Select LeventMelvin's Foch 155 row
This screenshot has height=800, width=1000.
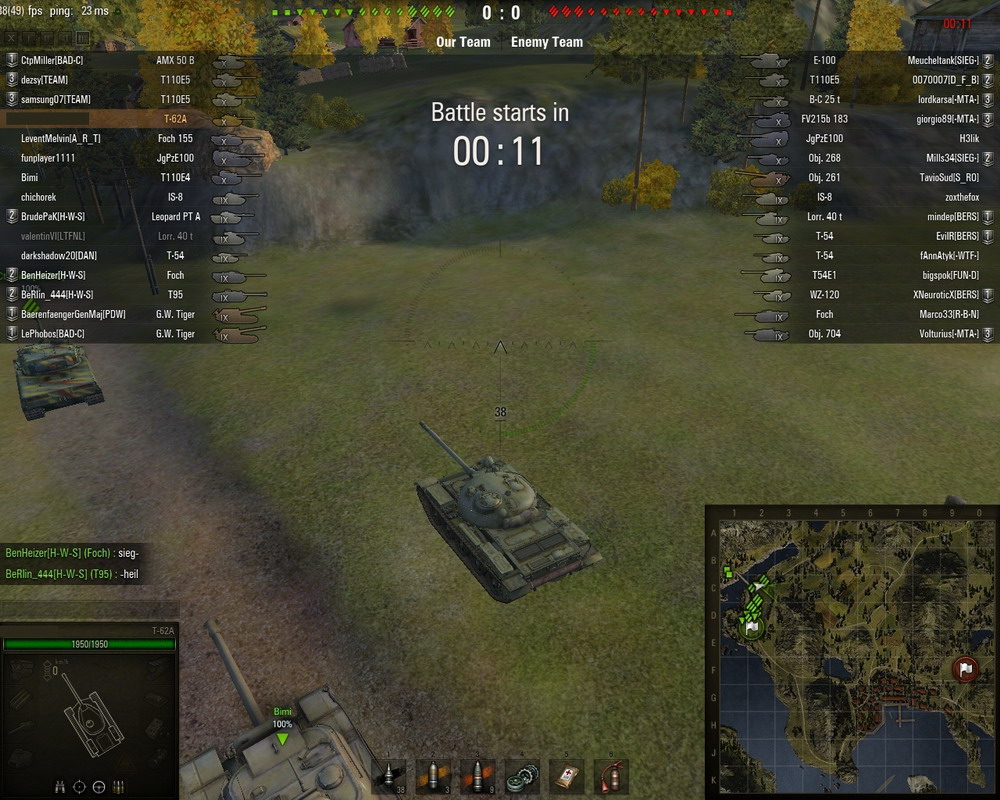(x=110, y=139)
